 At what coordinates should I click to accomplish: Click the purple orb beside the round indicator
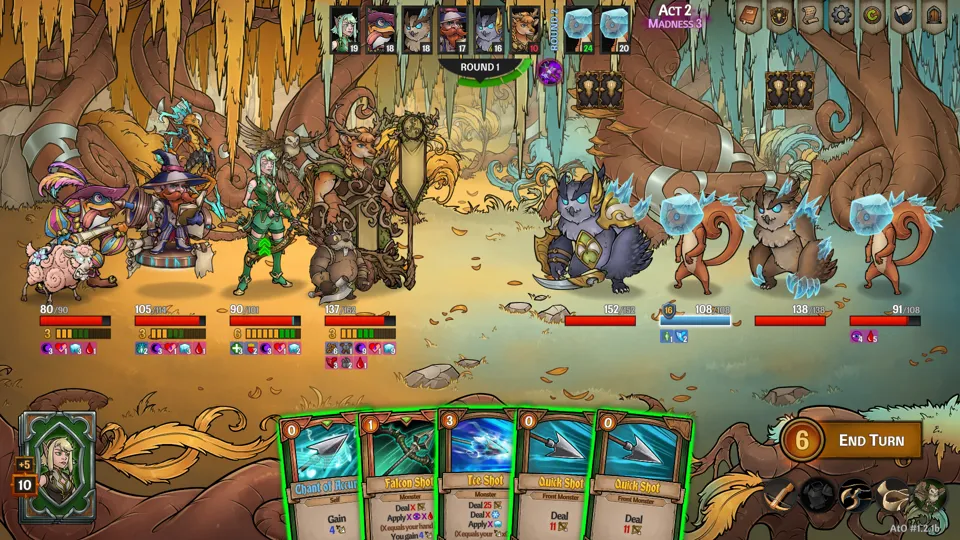pos(550,71)
